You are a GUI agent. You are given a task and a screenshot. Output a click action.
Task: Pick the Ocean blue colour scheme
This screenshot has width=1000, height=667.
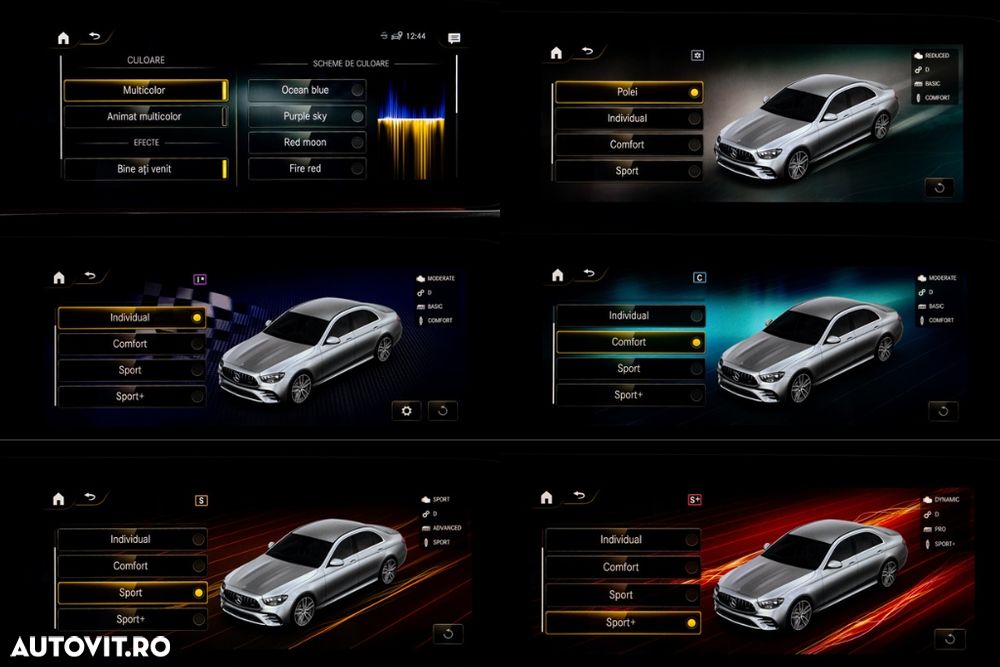click(306, 90)
